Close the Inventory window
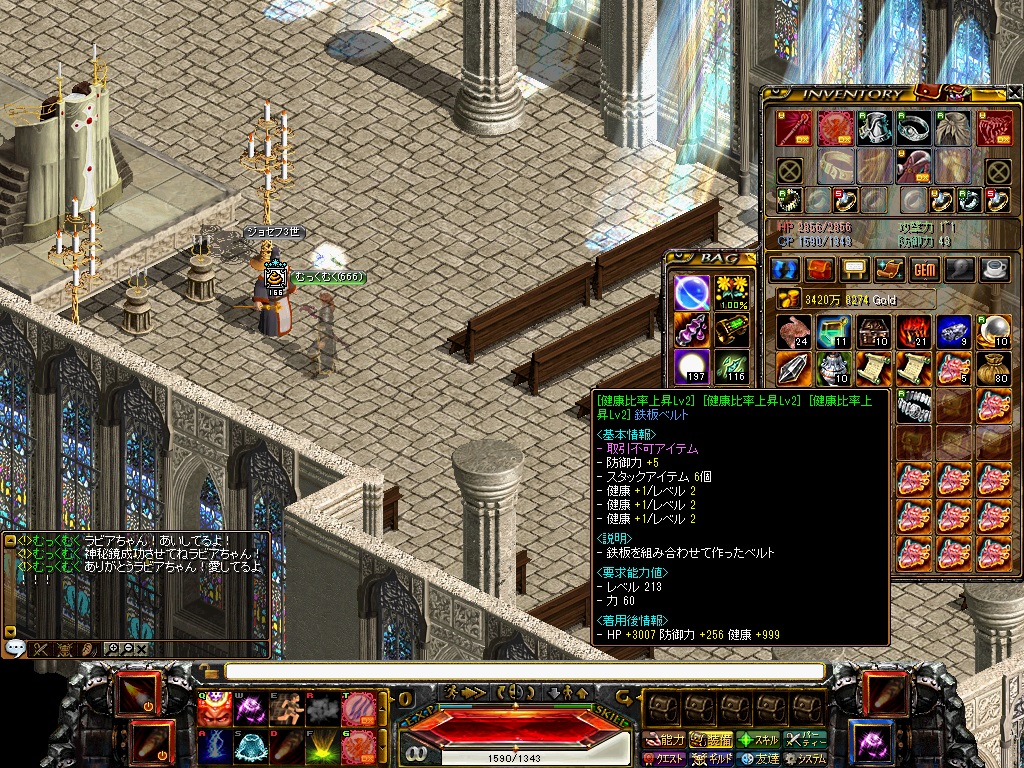This screenshot has height=768, width=1024. (1014, 92)
